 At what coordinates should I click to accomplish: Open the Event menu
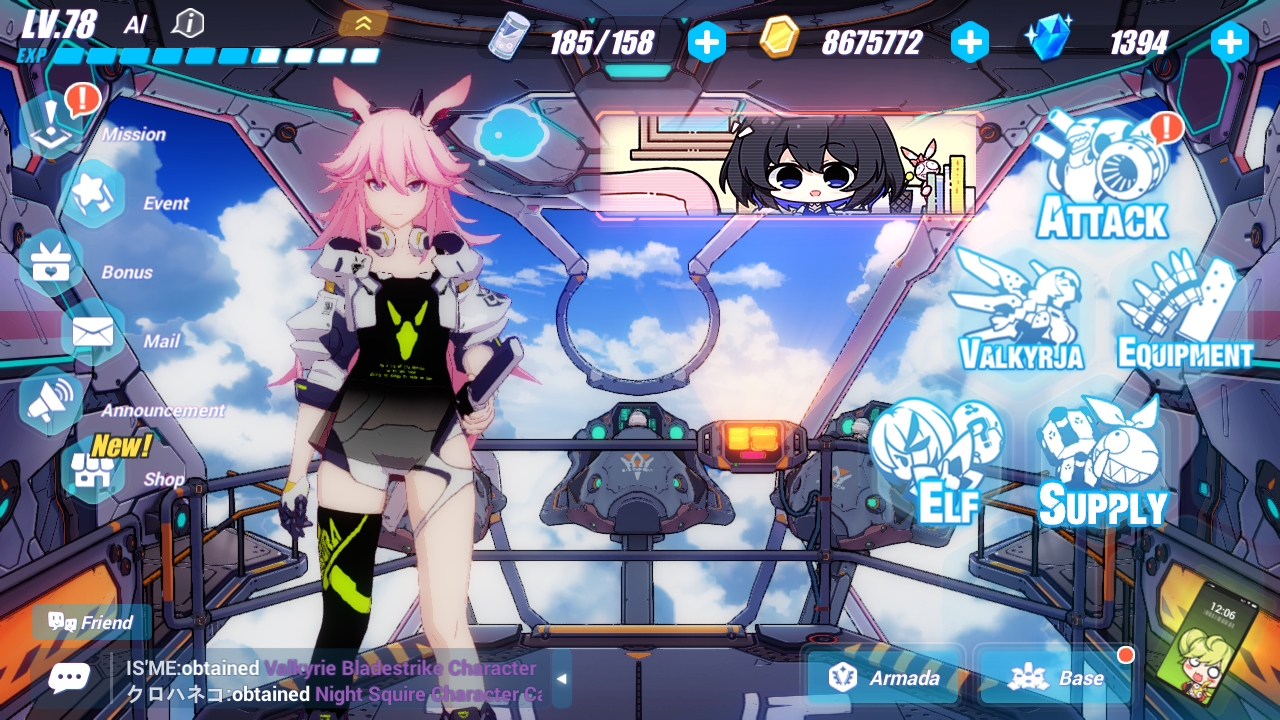point(92,194)
